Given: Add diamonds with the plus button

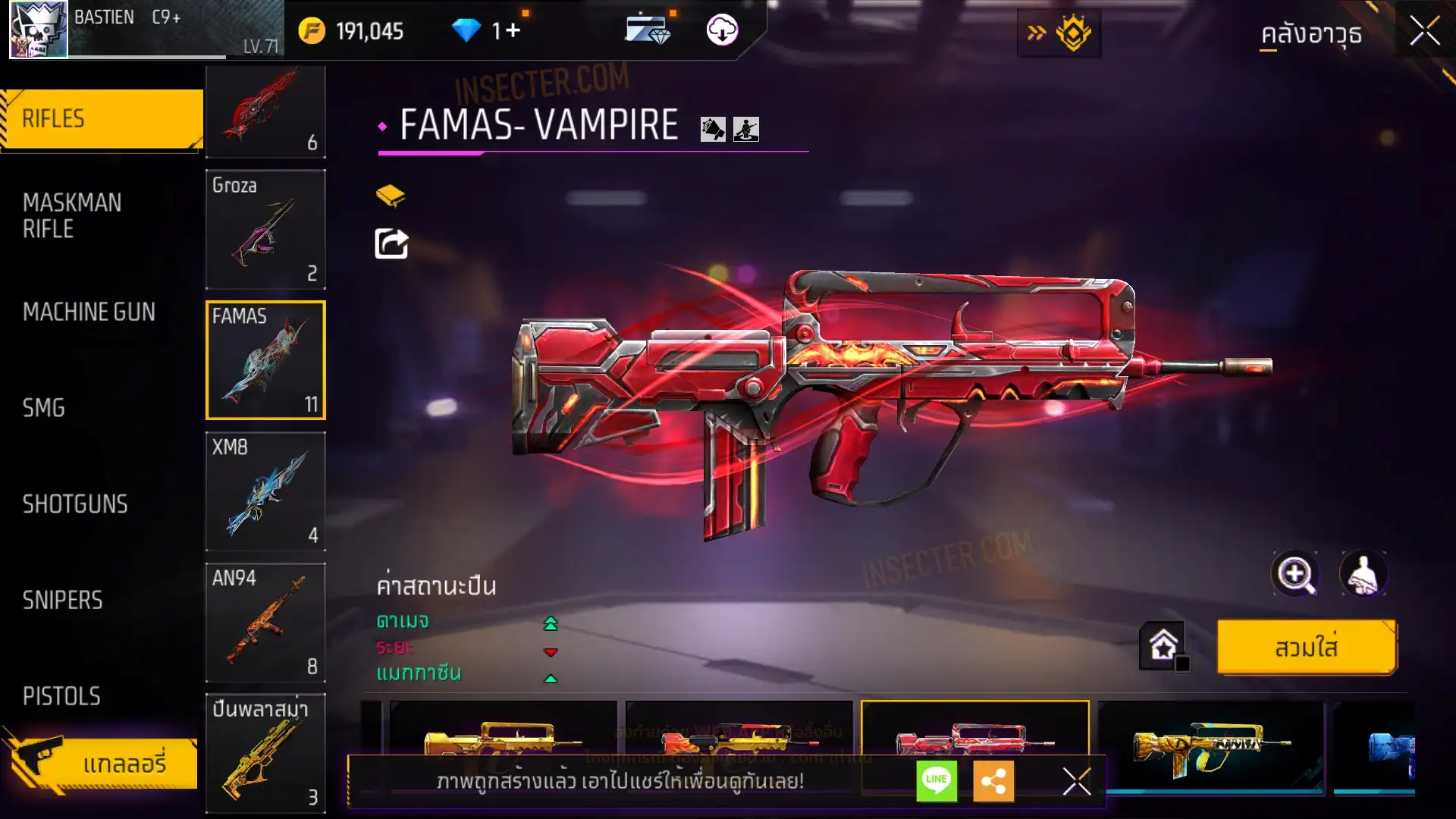Looking at the screenshot, I should [513, 30].
